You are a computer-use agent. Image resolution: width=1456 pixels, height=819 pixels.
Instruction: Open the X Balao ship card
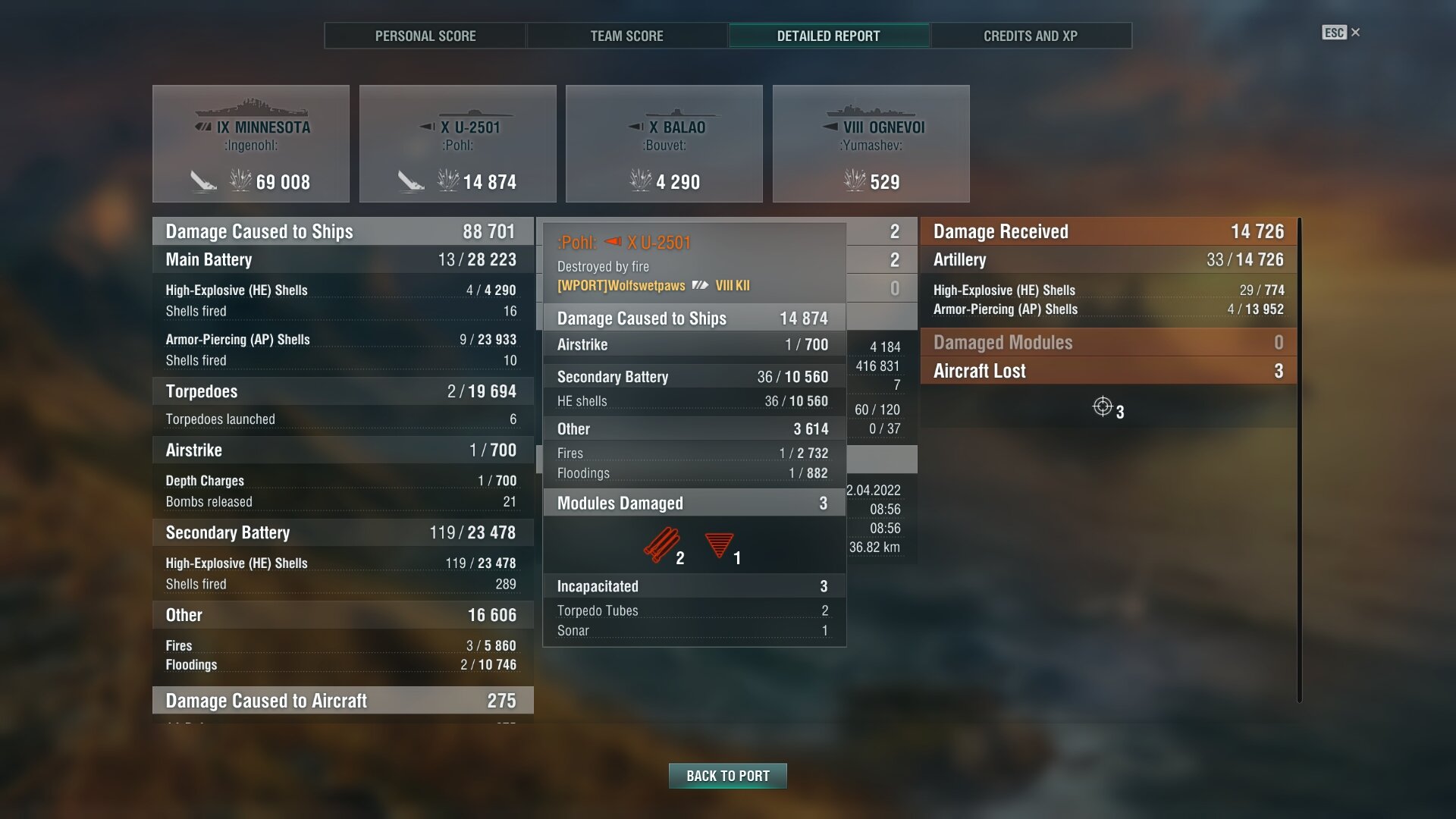coord(664,144)
